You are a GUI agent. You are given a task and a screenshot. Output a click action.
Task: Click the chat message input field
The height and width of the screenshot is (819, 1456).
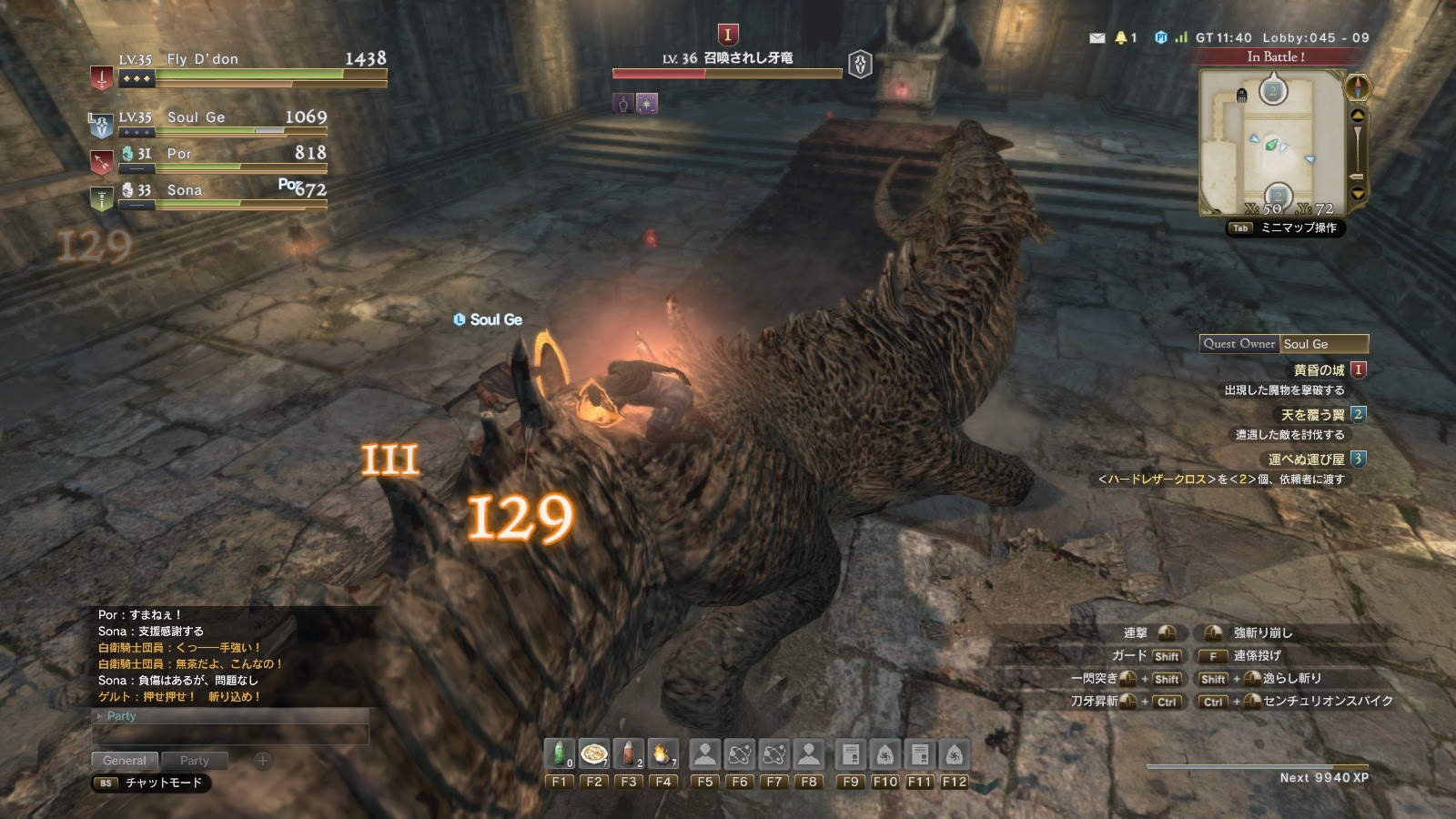point(231,733)
